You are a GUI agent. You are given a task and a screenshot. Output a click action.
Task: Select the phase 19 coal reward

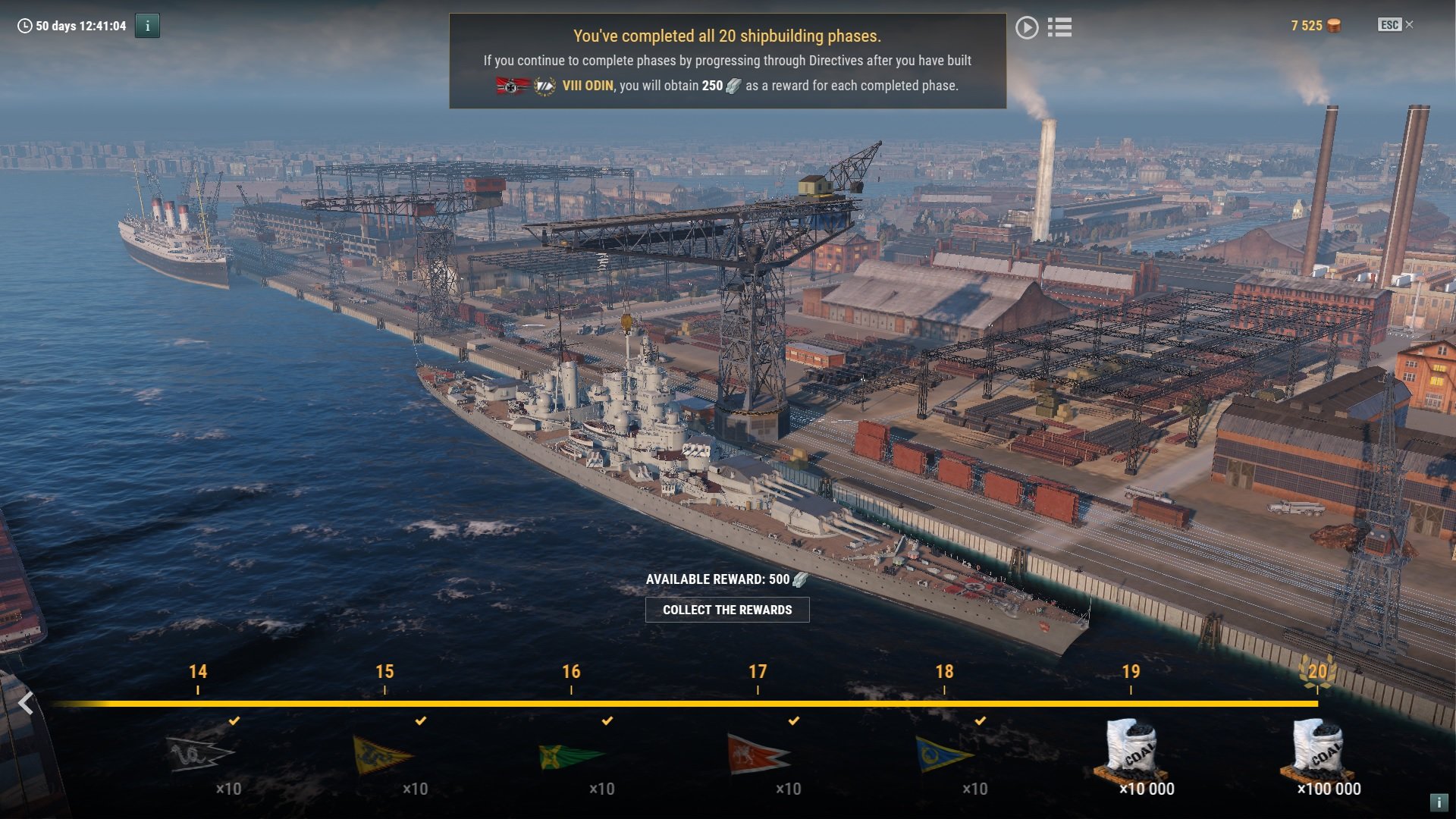point(1131,749)
